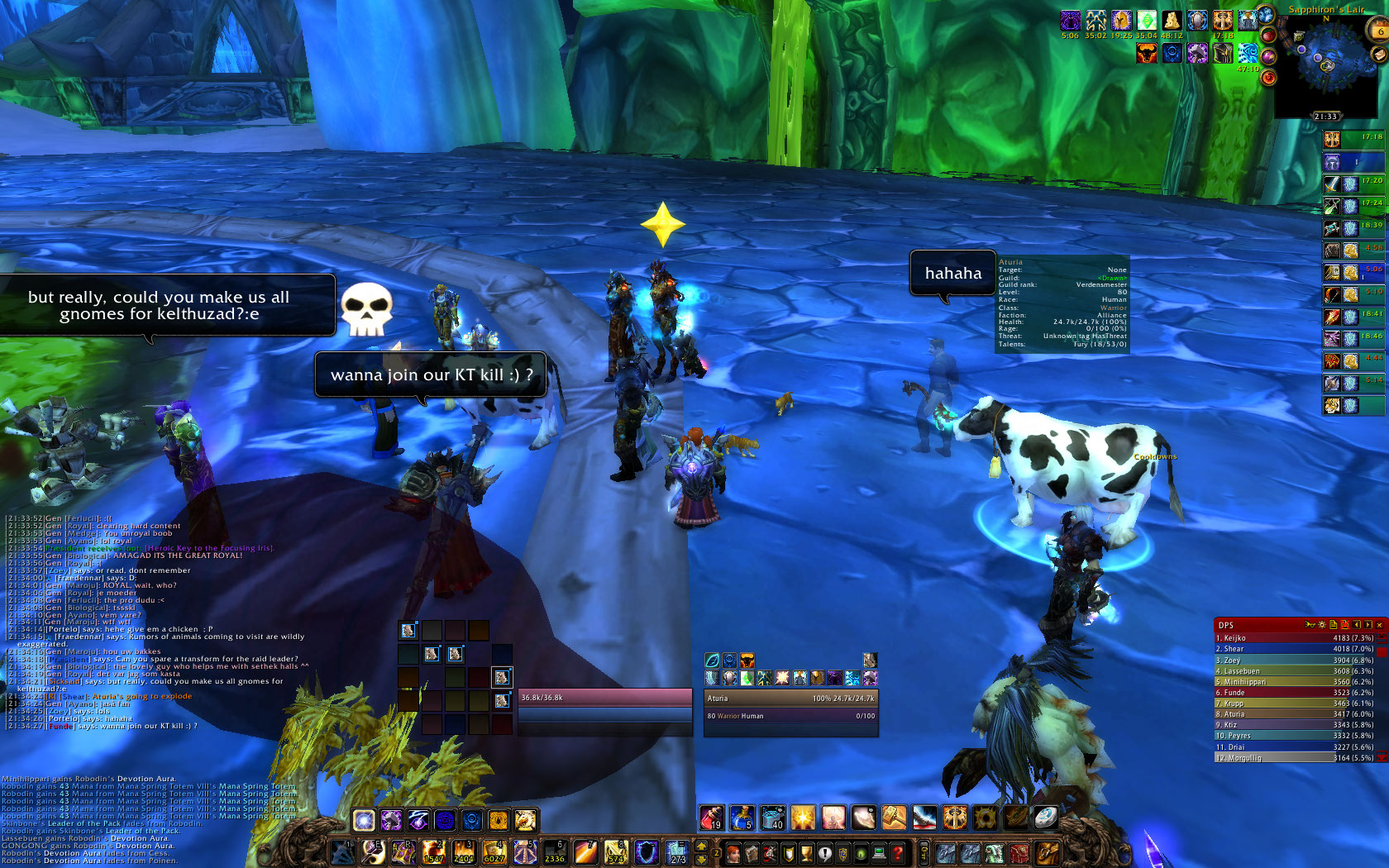Open the red question mark help button
This screenshot has width=1389, height=868.
[898, 853]
